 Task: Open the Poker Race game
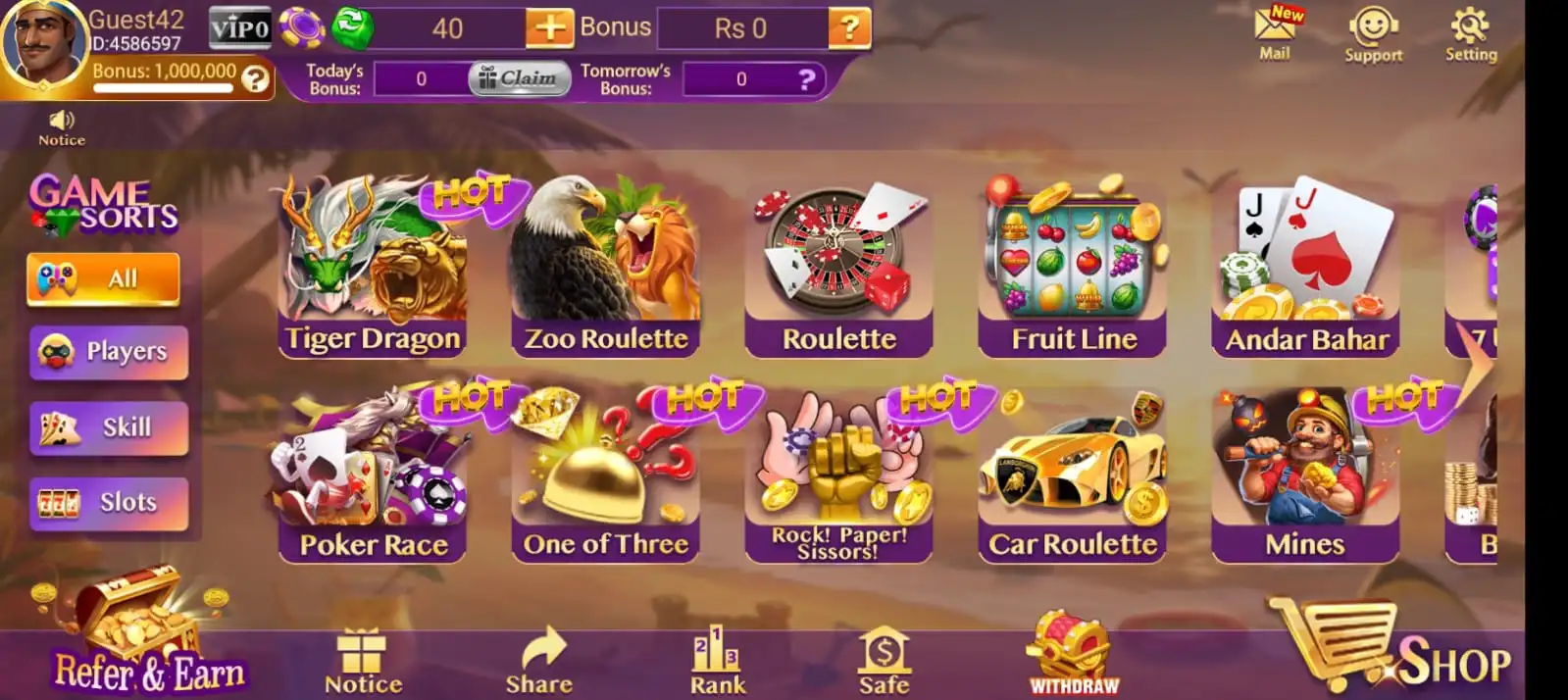coord(373,475)
